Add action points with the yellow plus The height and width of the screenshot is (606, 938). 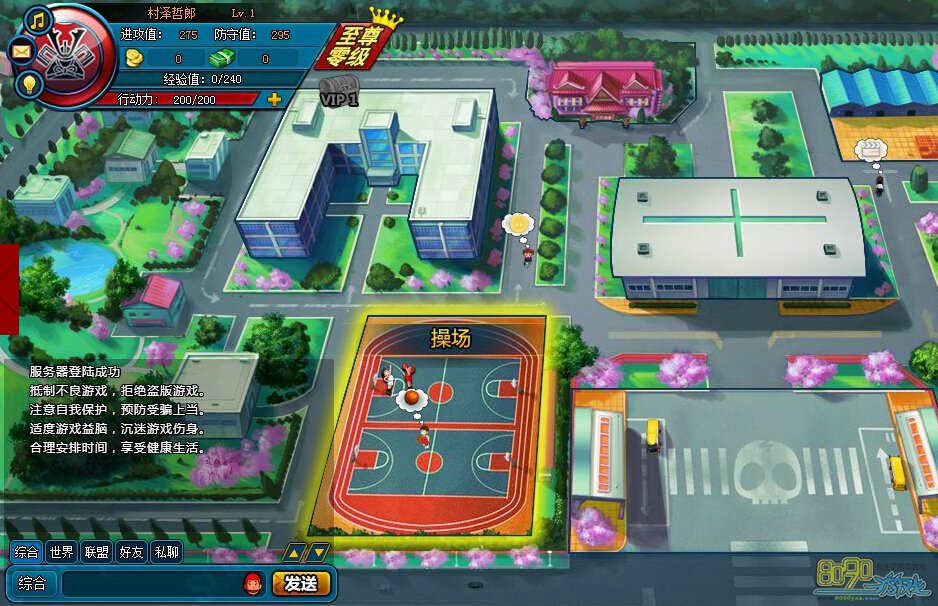click(x=274, y=99)
